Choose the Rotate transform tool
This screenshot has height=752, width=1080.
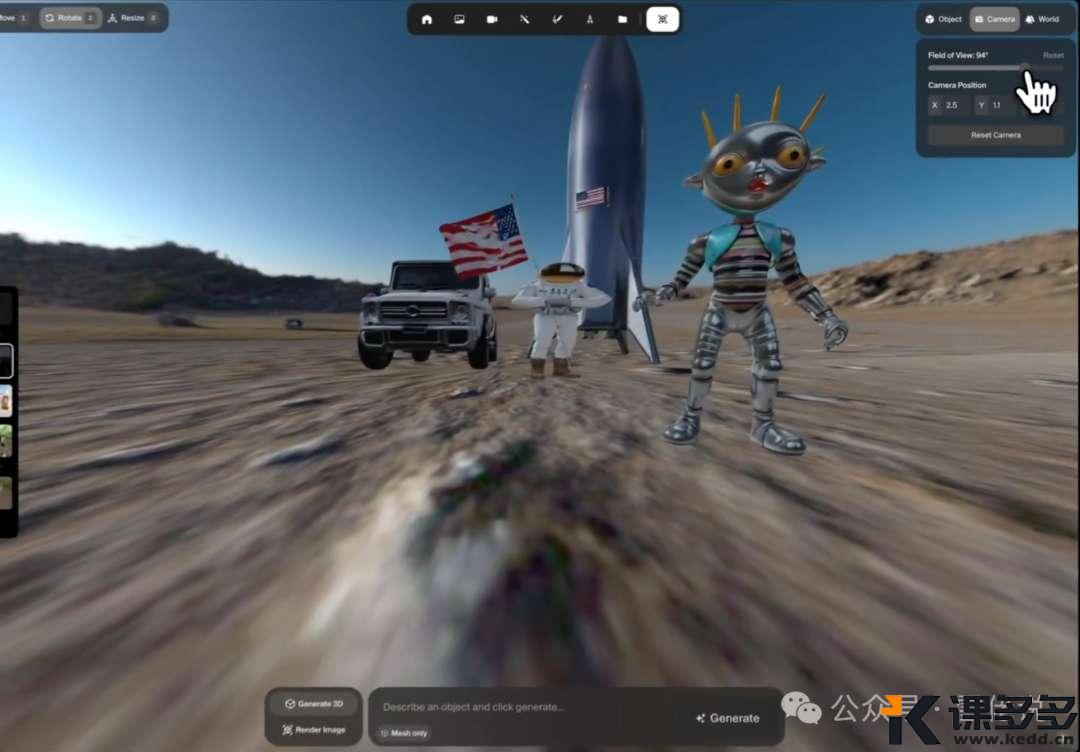[x=70, y=18]
